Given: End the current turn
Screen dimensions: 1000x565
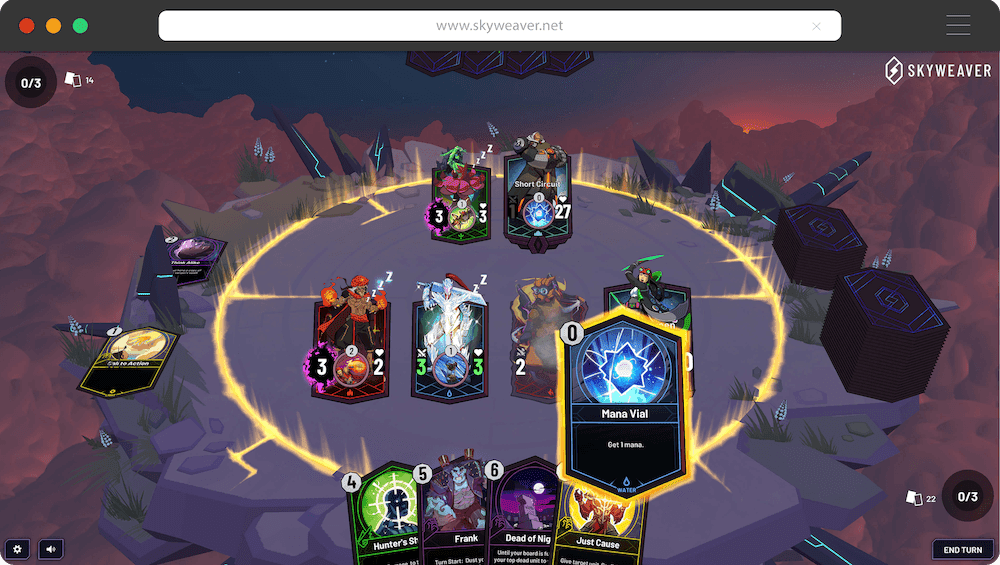Looking at the screenshot, I should (x=963, y=549).
